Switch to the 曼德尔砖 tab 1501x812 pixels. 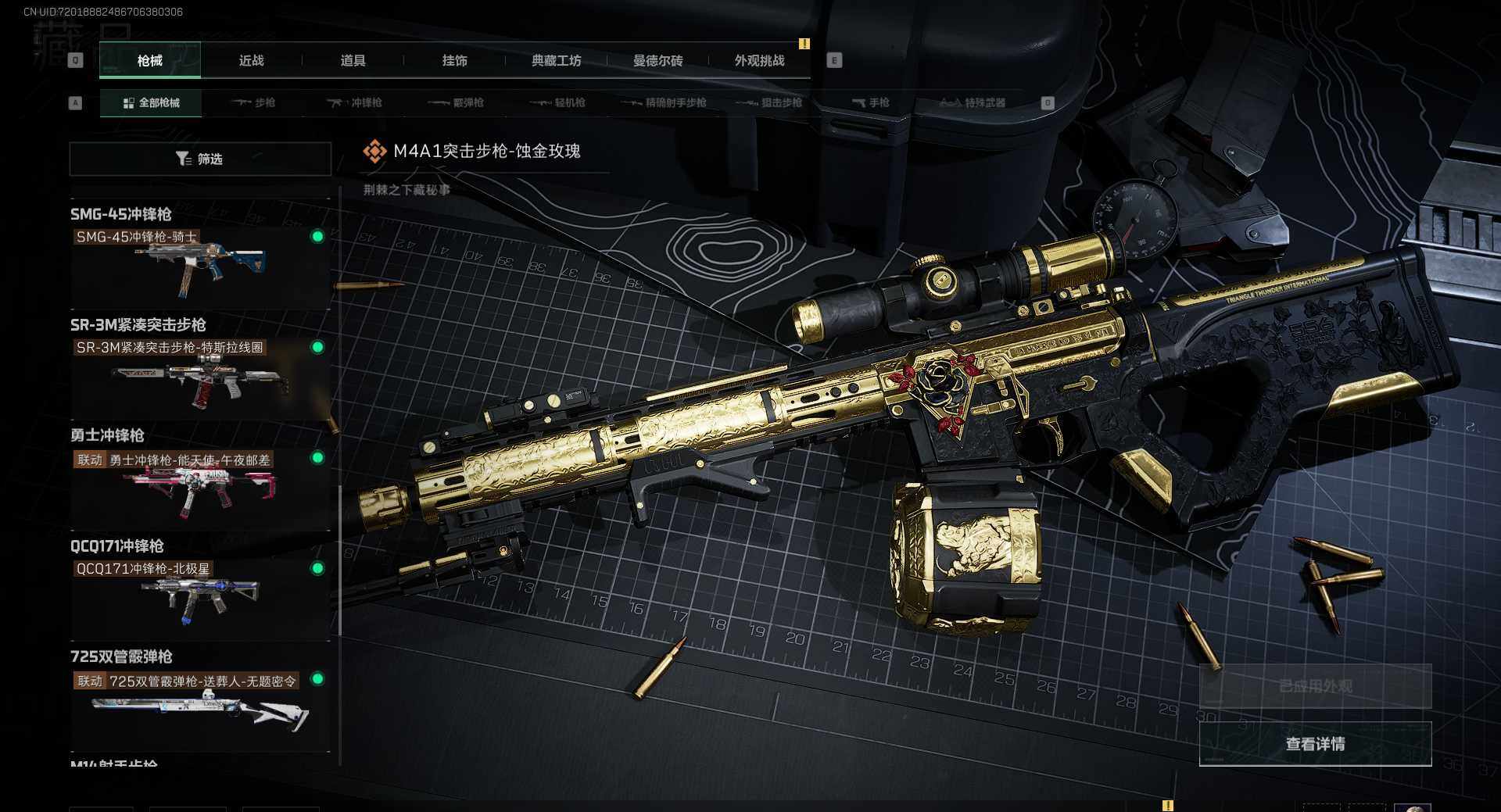657,60
